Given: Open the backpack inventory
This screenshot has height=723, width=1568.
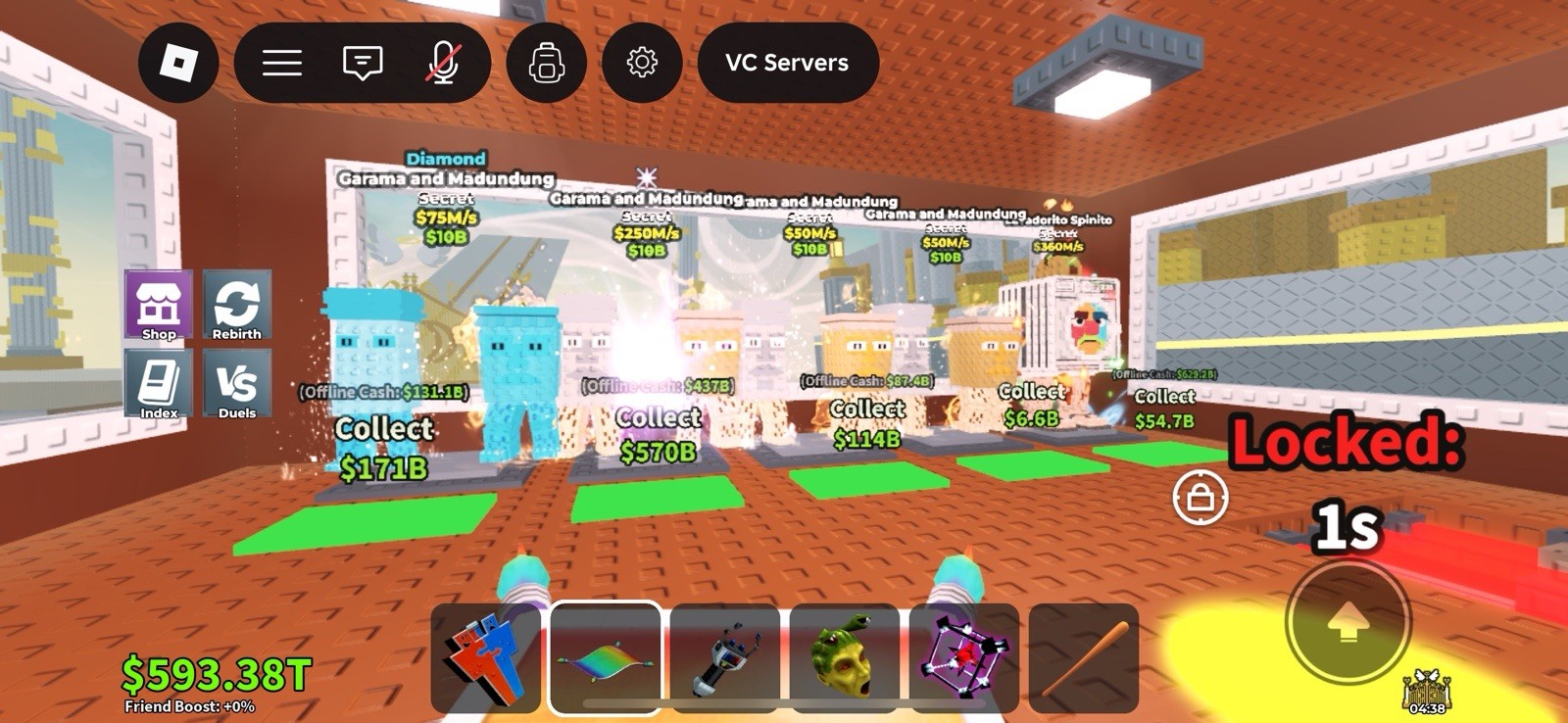Looking at the screenshot, I should coord(547,62).
